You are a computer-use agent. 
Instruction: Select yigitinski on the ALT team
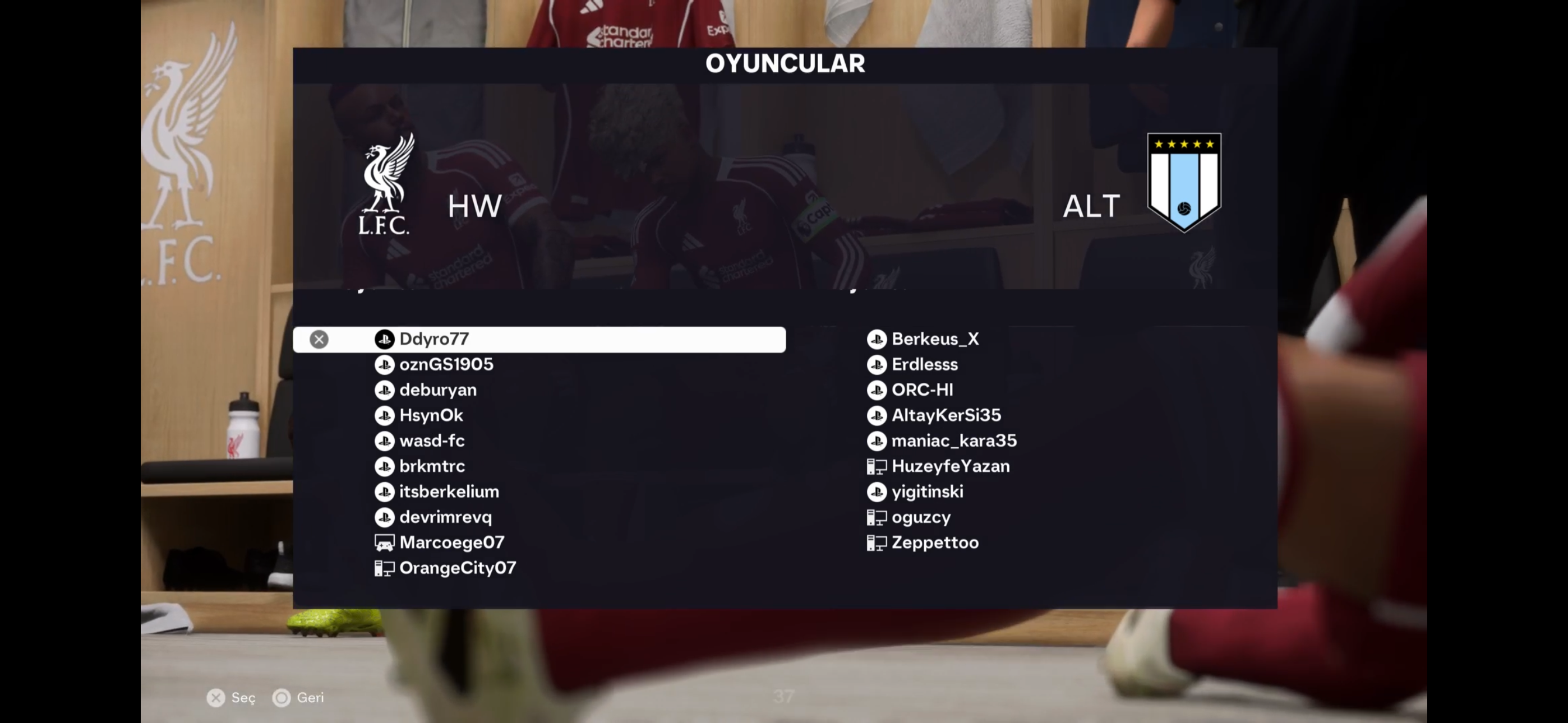click(x=927, y=492)
